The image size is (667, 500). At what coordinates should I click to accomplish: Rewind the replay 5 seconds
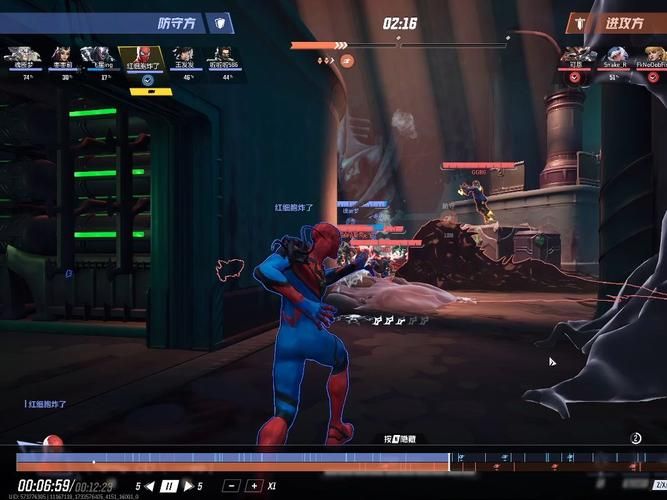click(x=149, y=486)
